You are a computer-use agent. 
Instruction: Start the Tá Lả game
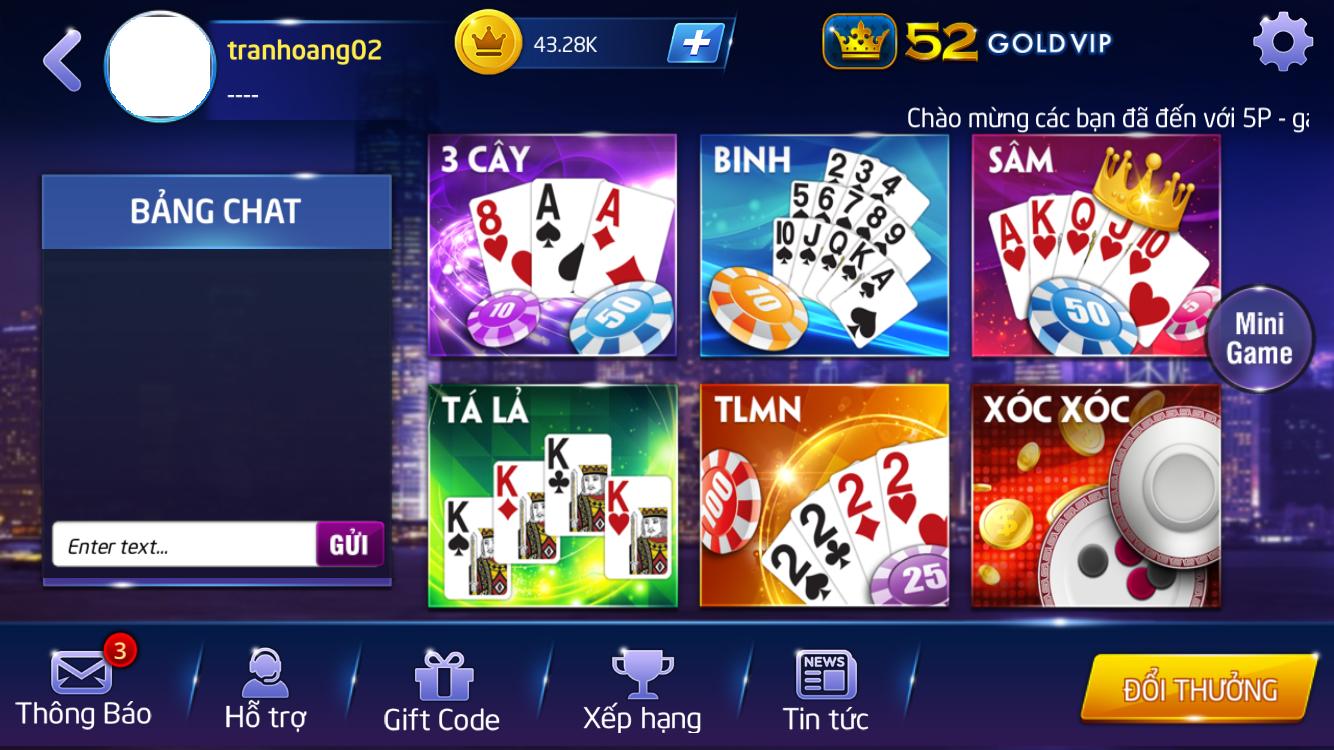tap(551, 495)
